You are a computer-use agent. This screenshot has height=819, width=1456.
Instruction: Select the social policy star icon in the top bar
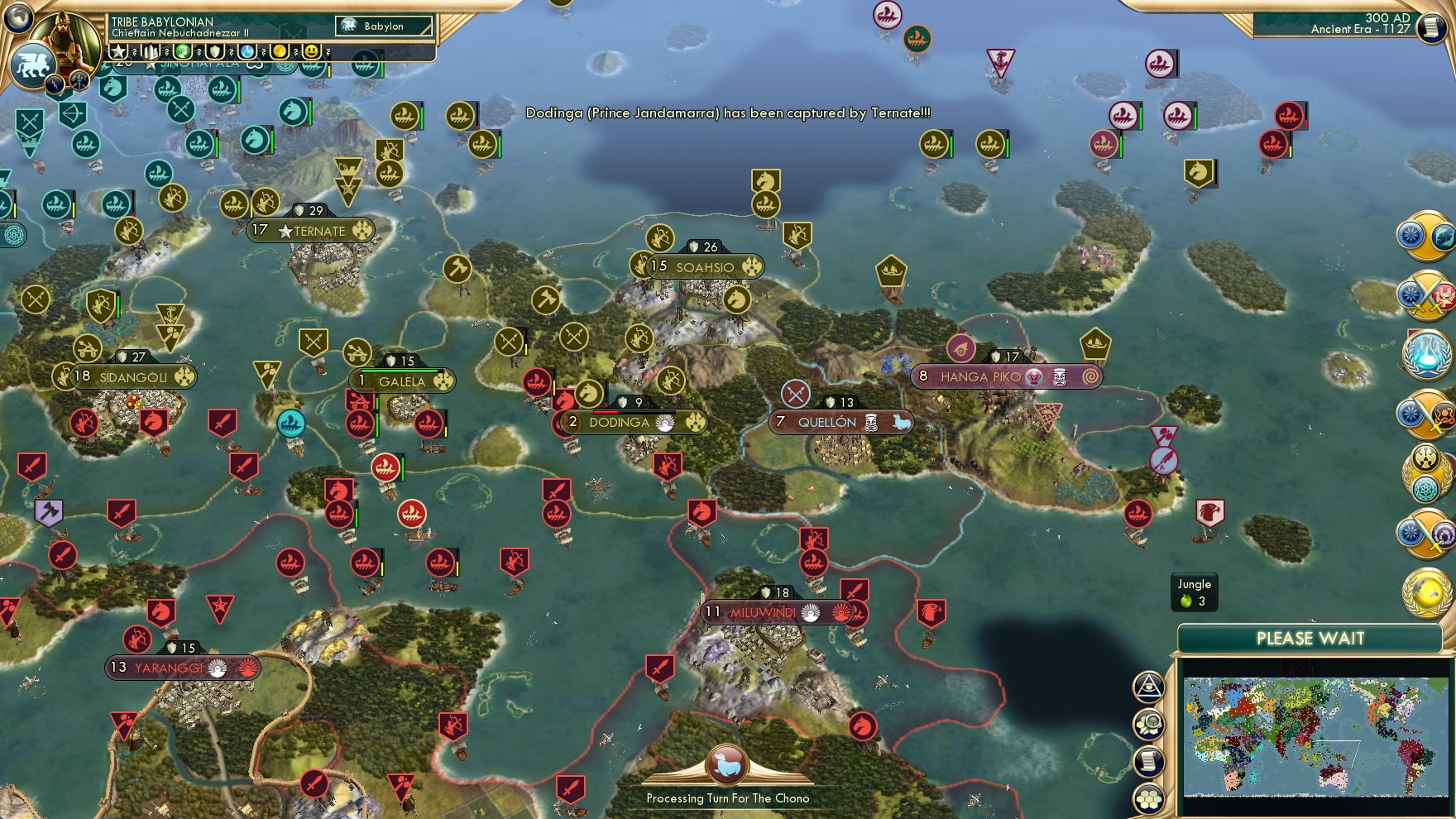pyautogui.click(x=118, y=52)
